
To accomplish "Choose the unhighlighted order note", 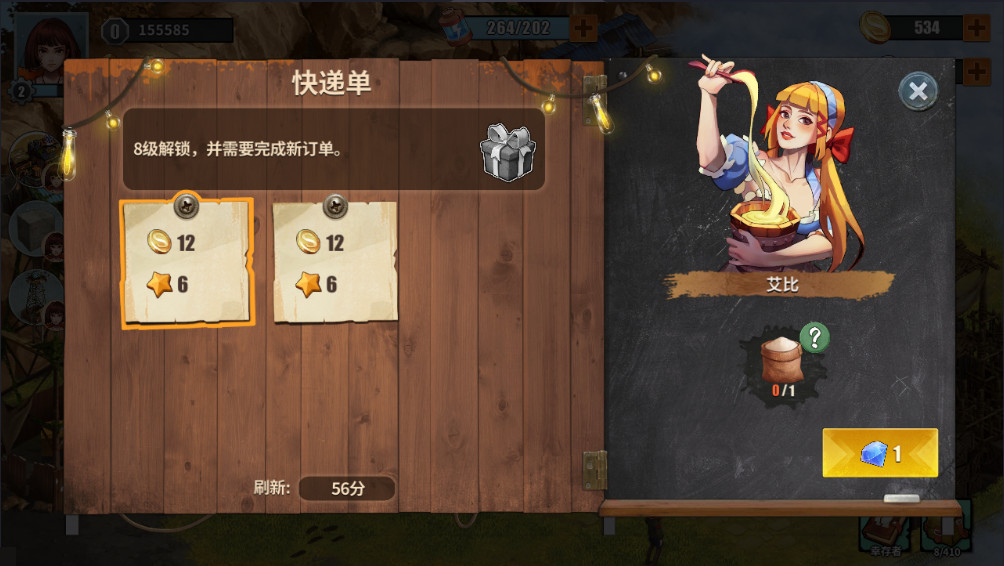I will click(x=335, y=263).
